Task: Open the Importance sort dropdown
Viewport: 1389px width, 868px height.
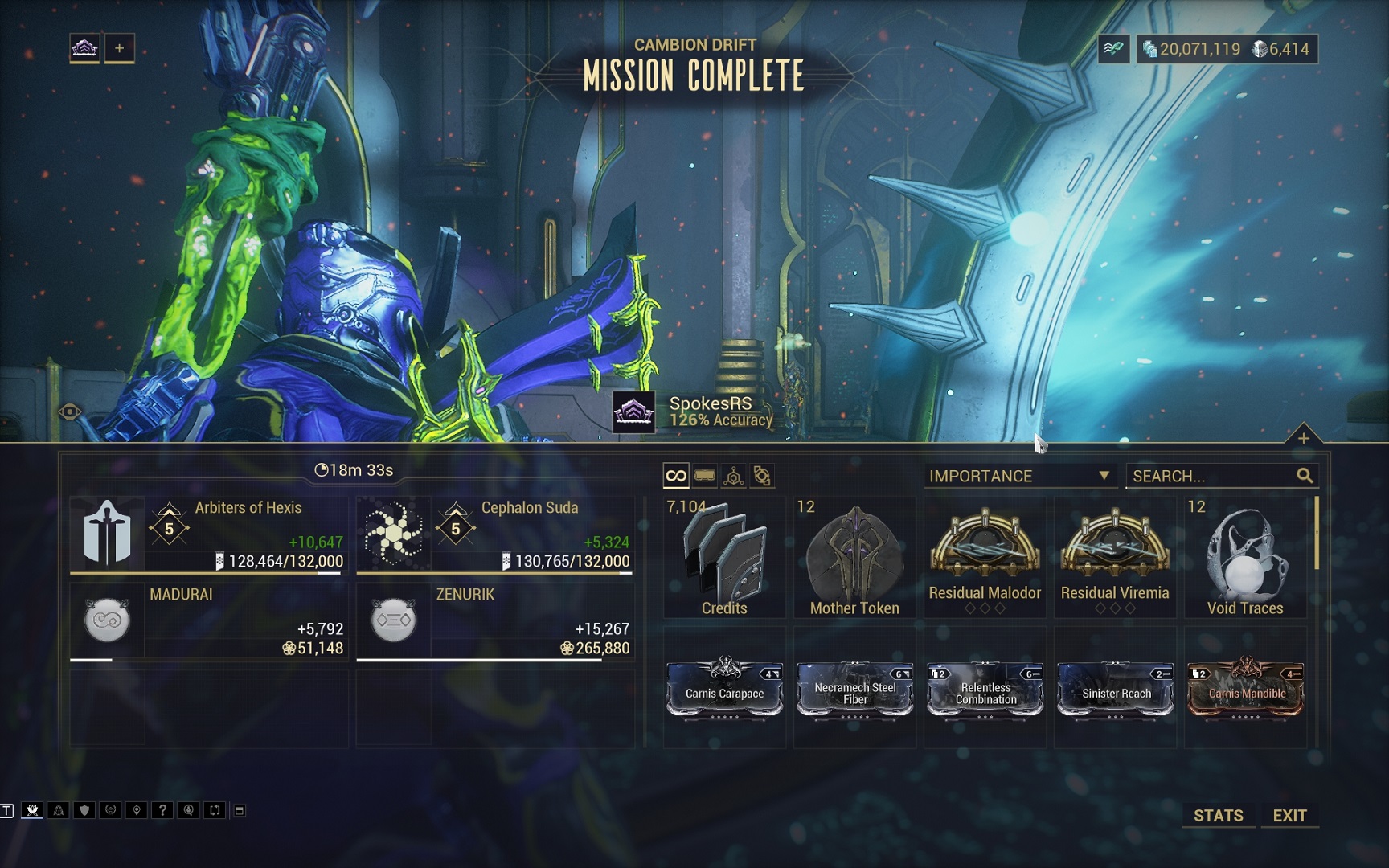Action: pyautogui.click(x=1018, y=476)
